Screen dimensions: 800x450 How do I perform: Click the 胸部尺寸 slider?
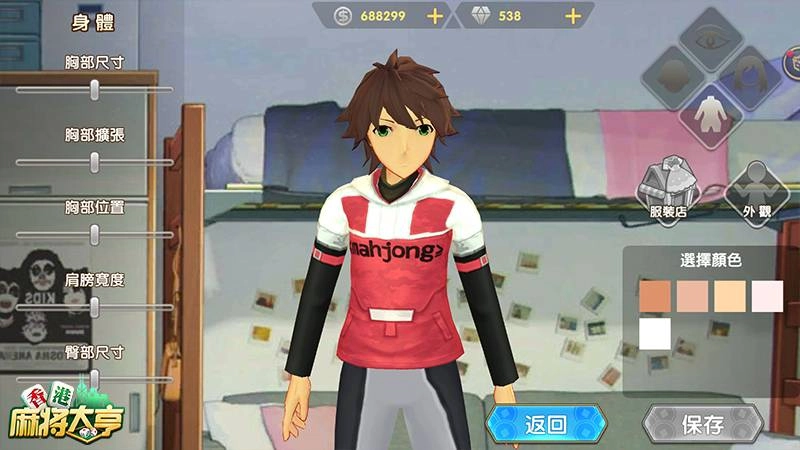pyautogui.click(x=94, y=89)
